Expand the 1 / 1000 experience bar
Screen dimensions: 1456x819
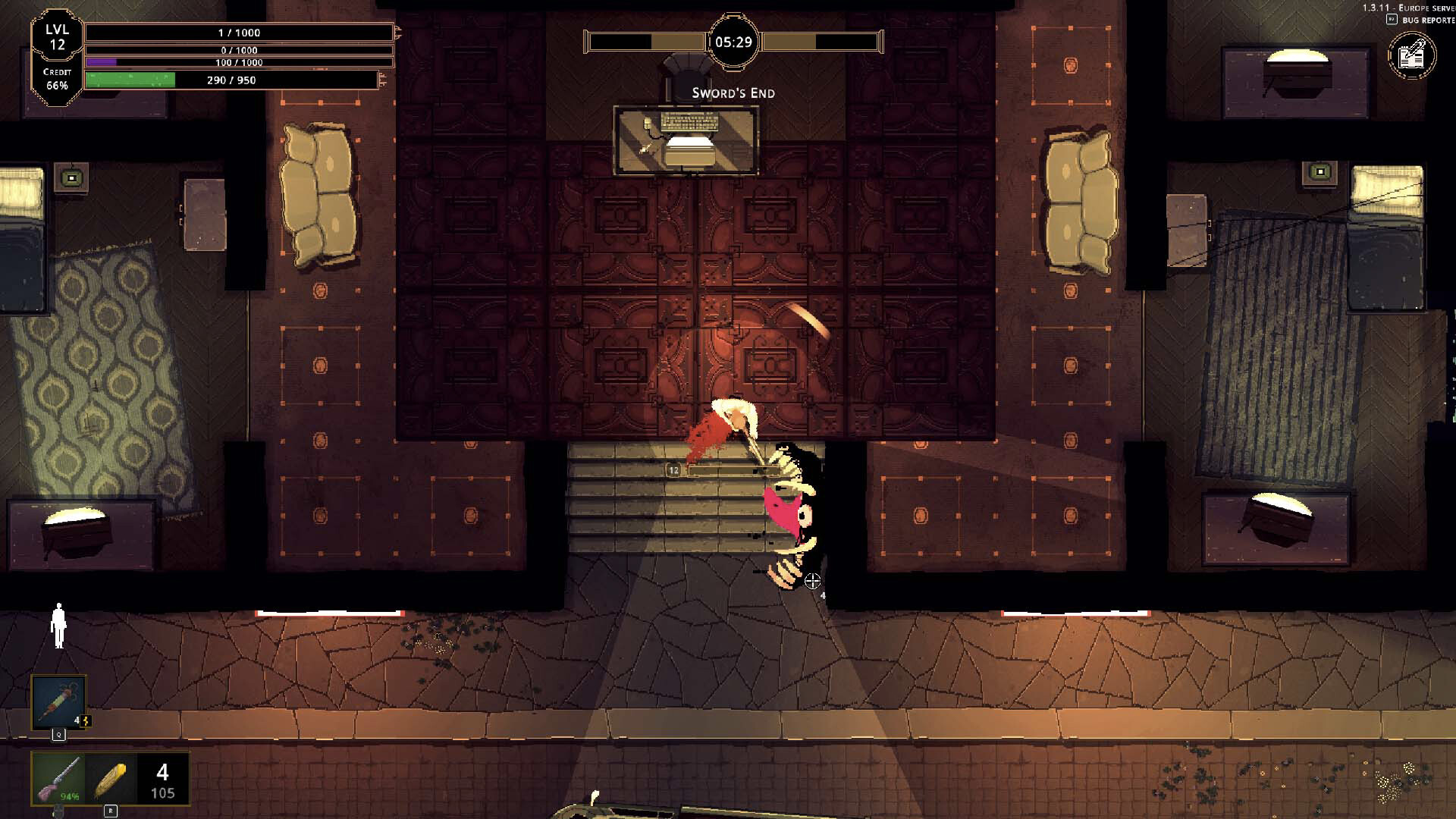(x=239, y=33)
